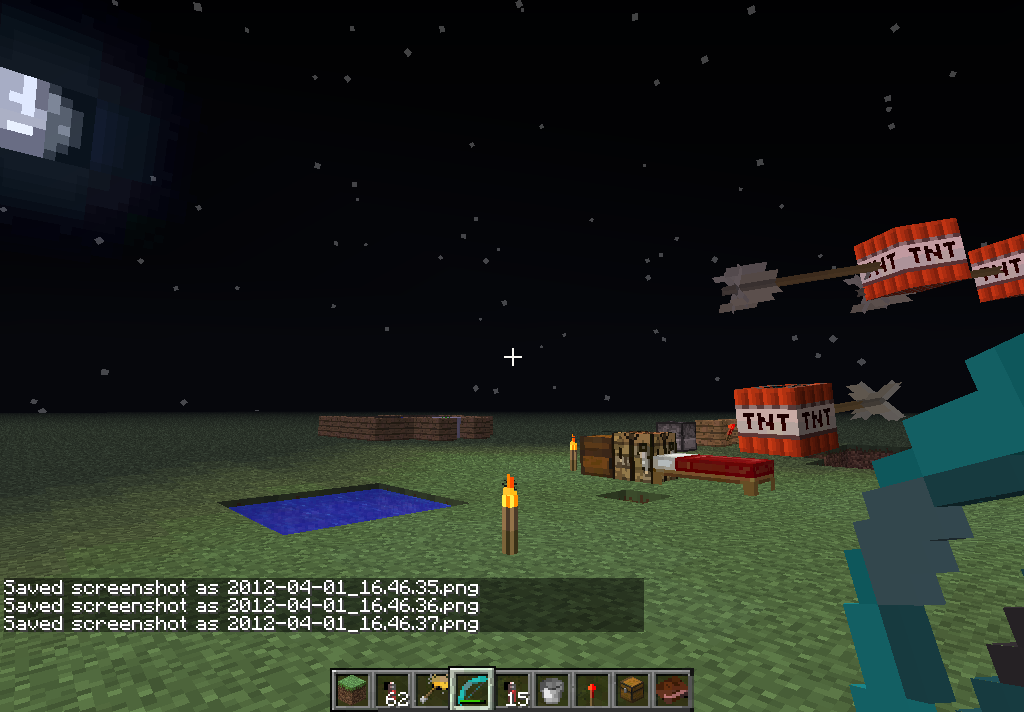Choose the bucket in the hotbar
Image resolution: width=1024 pixels, height=712 pixels.
552,690
